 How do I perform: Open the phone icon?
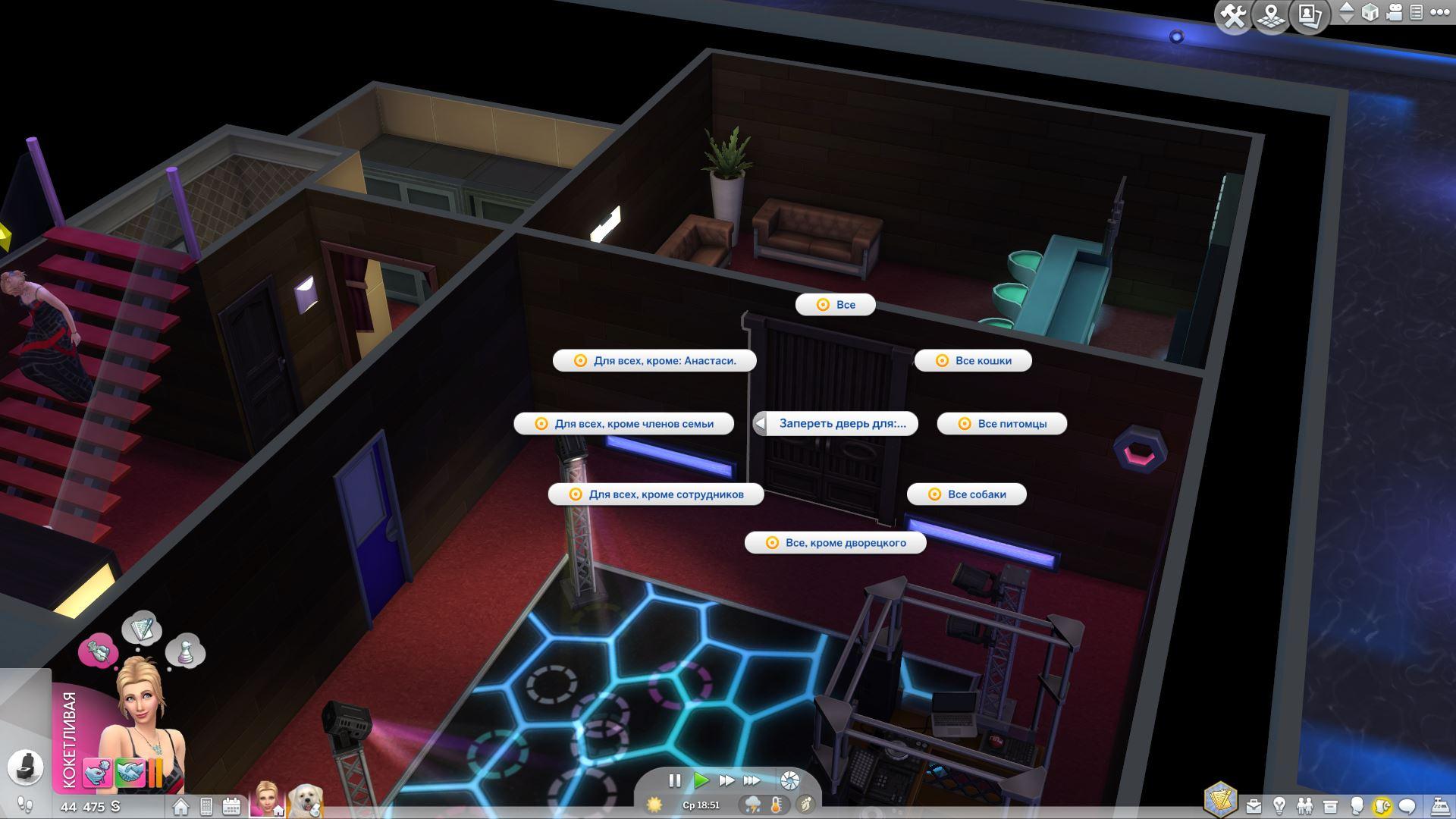(206, 806)
